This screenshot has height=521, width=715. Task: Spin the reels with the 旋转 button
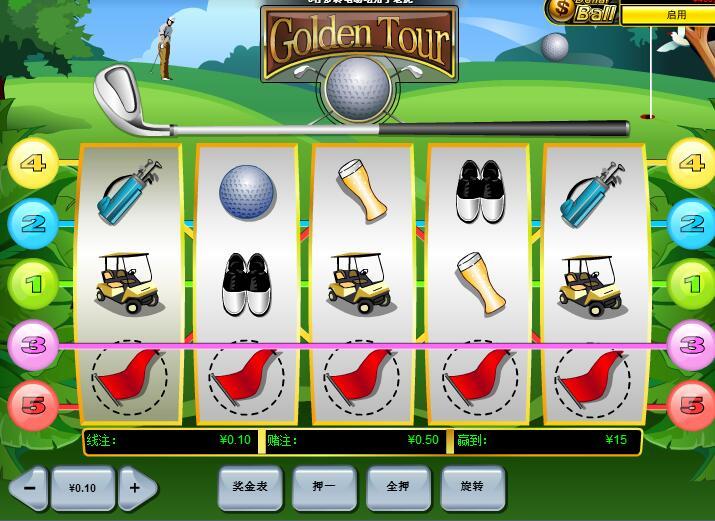[x=472, y=487]
